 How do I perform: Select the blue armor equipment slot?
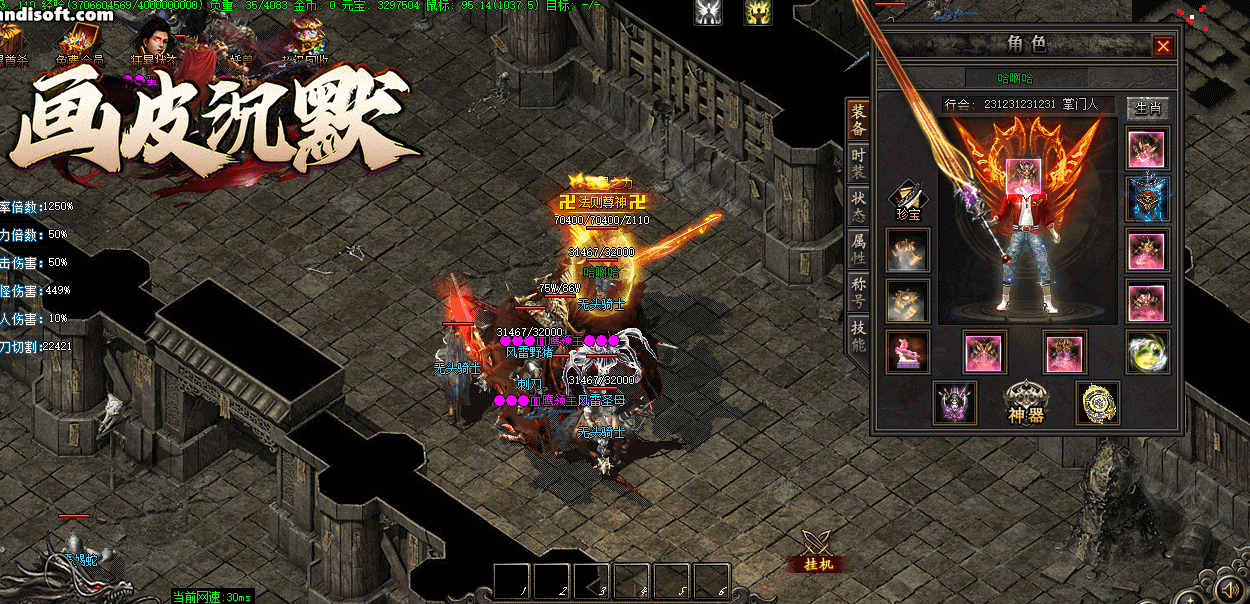click(x=1147, y=199)
